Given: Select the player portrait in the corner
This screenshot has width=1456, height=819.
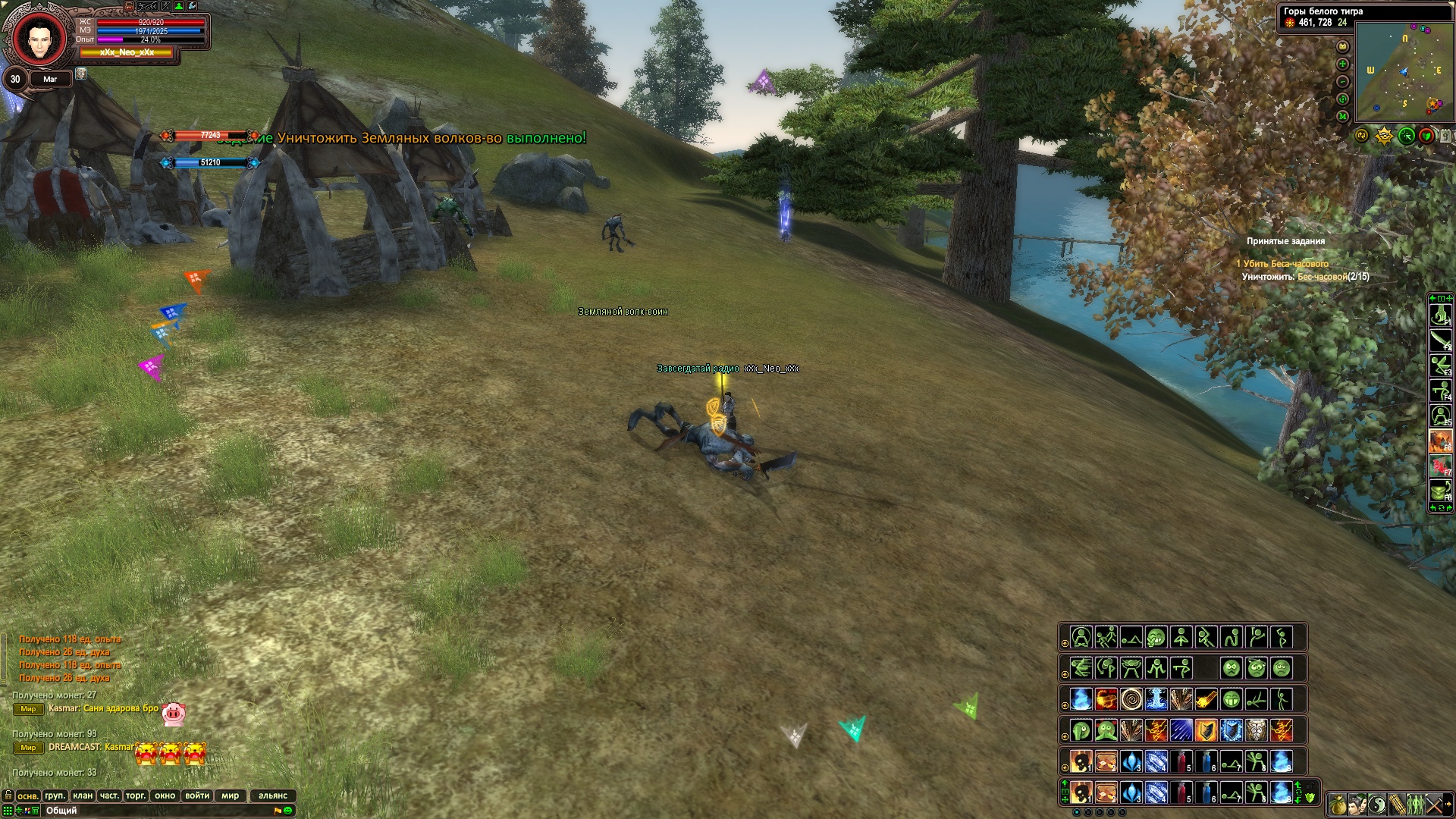Looking at the screenshot, I should 35,37.
